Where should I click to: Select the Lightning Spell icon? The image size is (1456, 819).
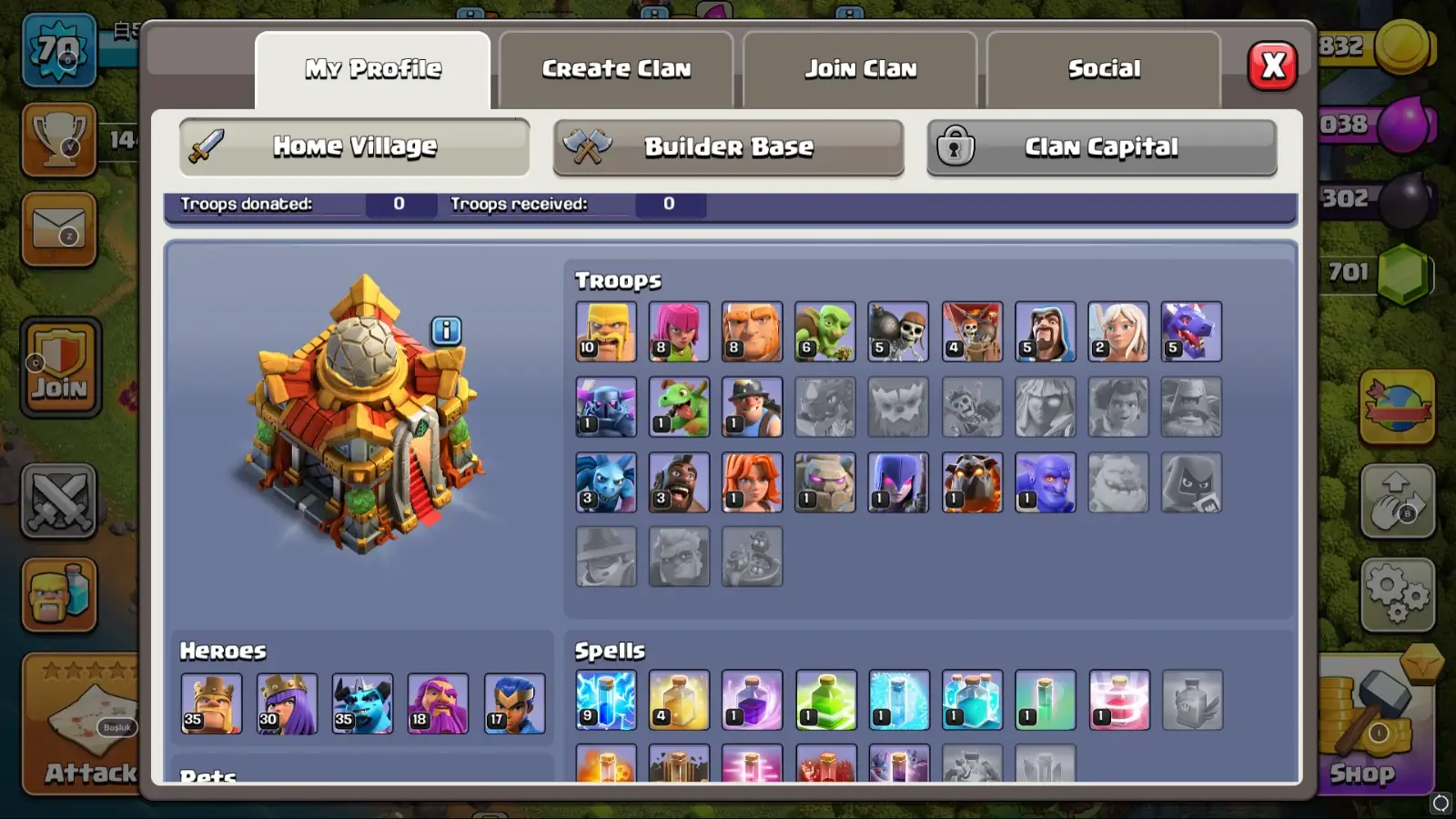[x=606, y=702]
